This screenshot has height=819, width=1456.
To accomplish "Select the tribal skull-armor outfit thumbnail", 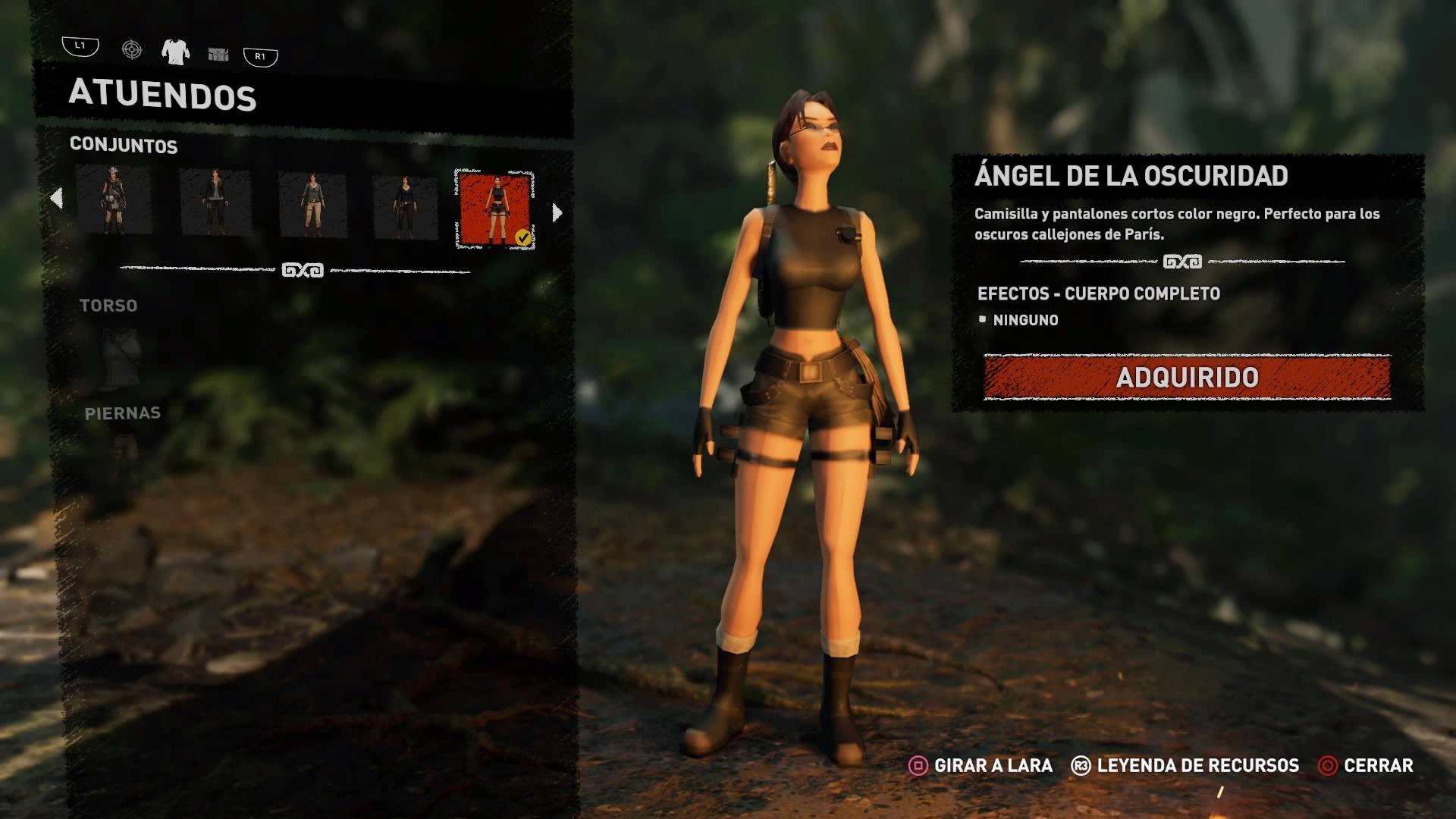I will click(114, 200).
